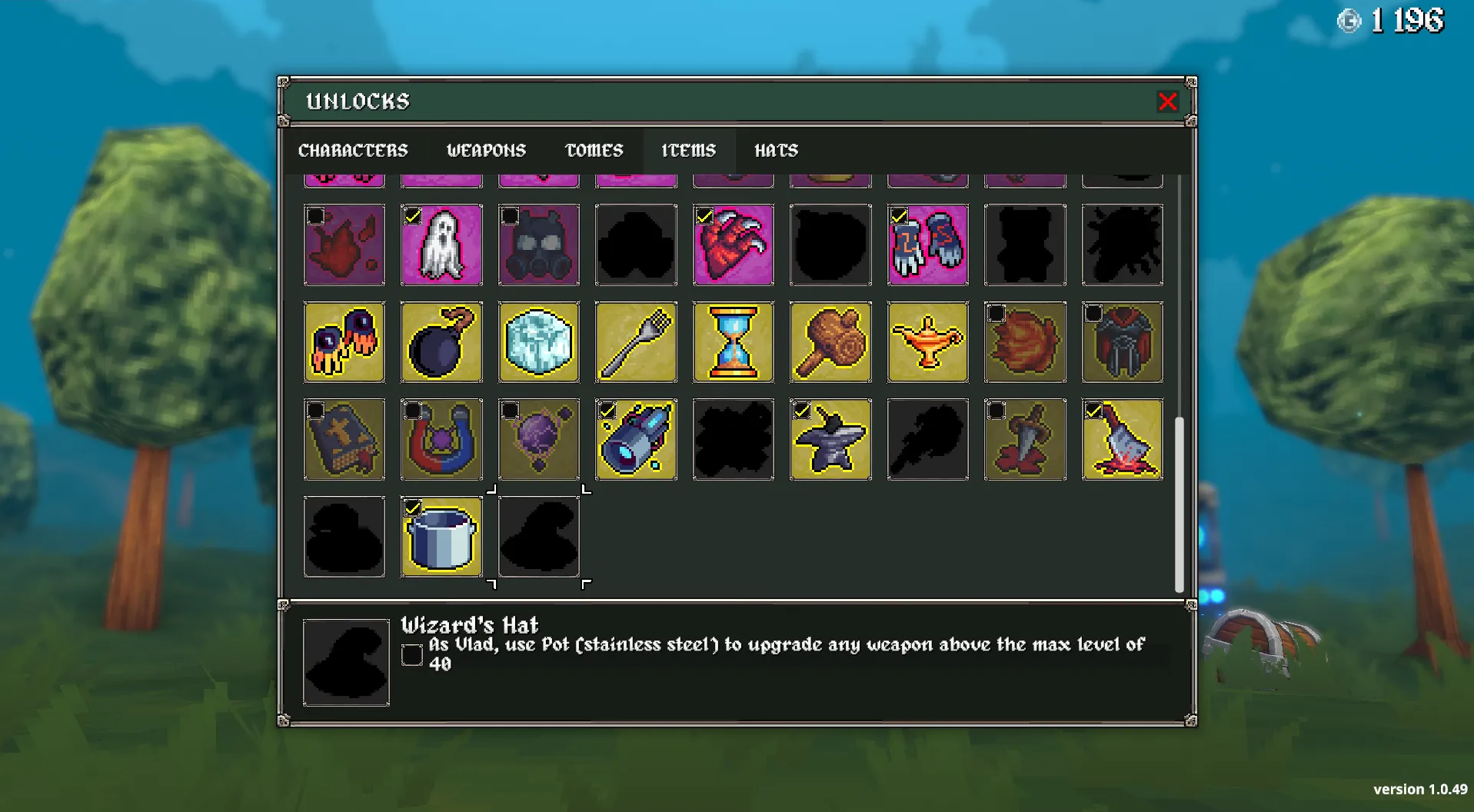Switch to the Hats tab
This screenshot has height=812, width=1474.
[x=776, y=151]
